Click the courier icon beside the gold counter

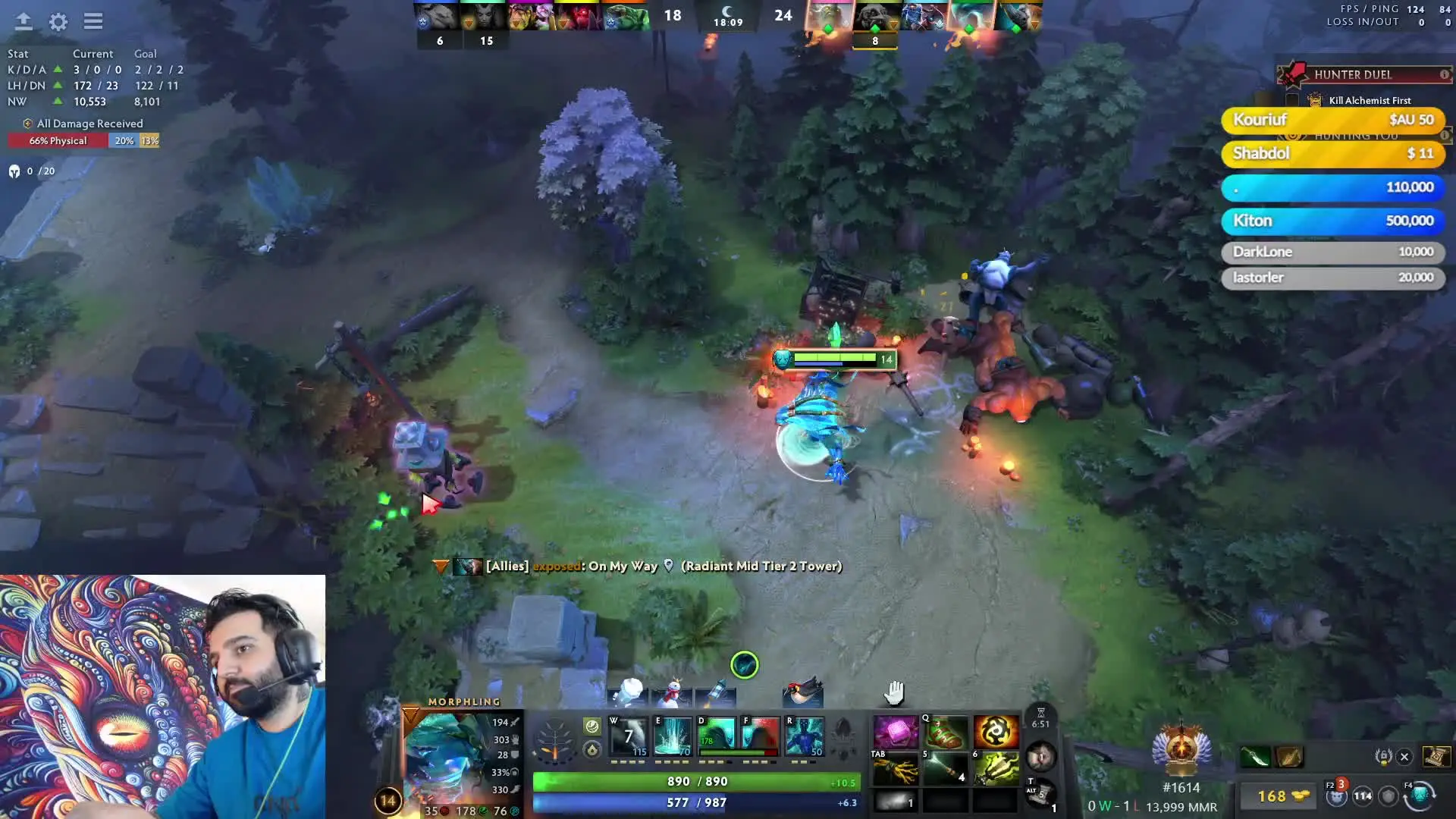point(1337,798)
